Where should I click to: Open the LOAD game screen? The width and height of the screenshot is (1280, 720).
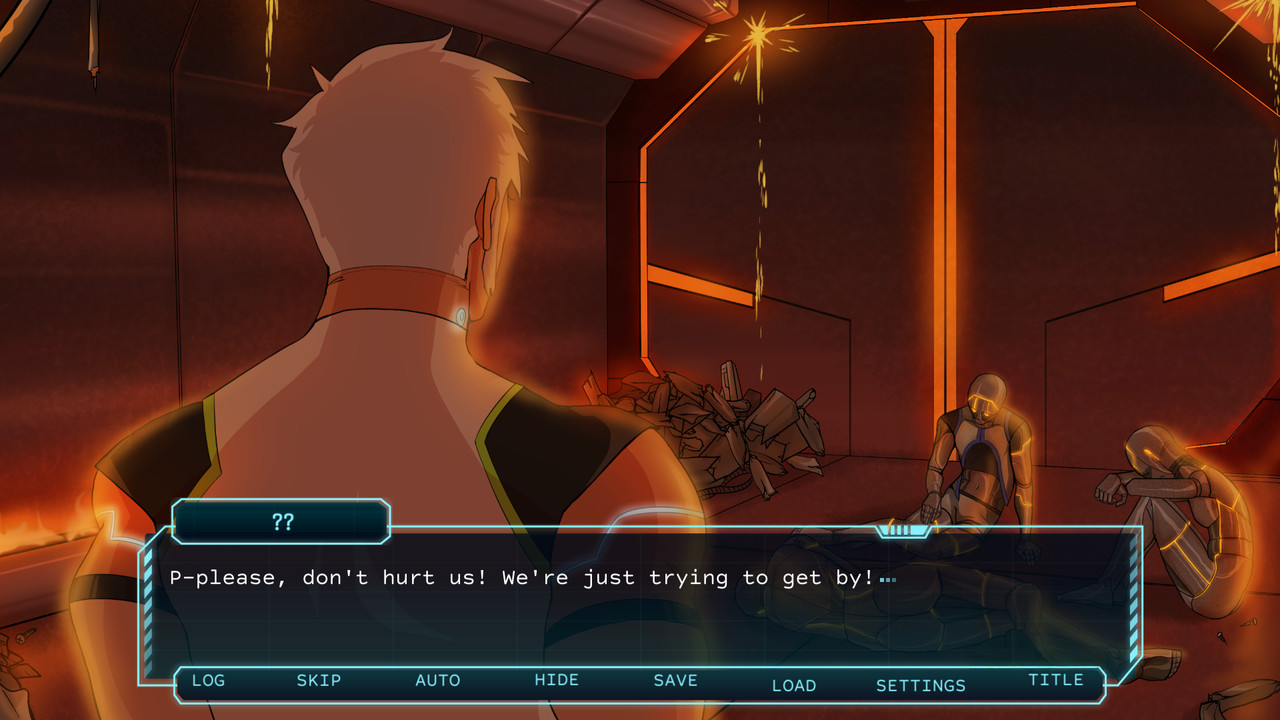794,686
